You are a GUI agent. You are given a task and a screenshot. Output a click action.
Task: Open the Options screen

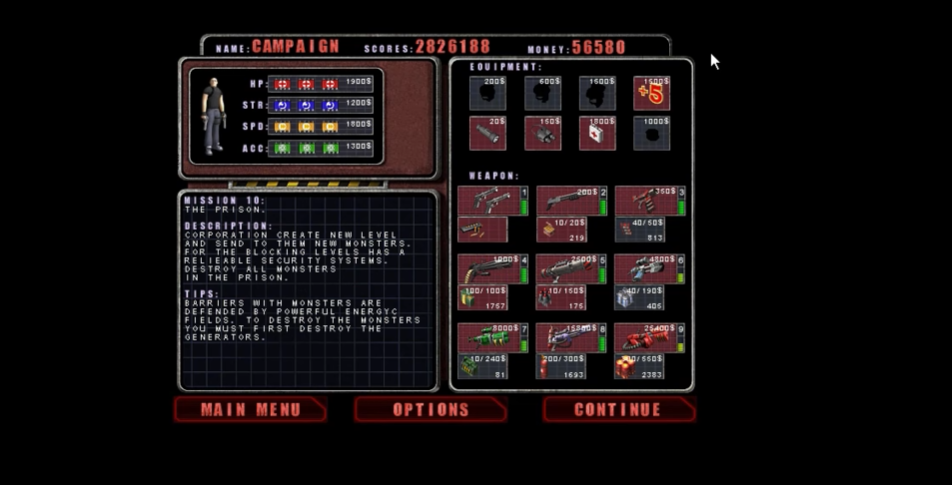point(430,410)
